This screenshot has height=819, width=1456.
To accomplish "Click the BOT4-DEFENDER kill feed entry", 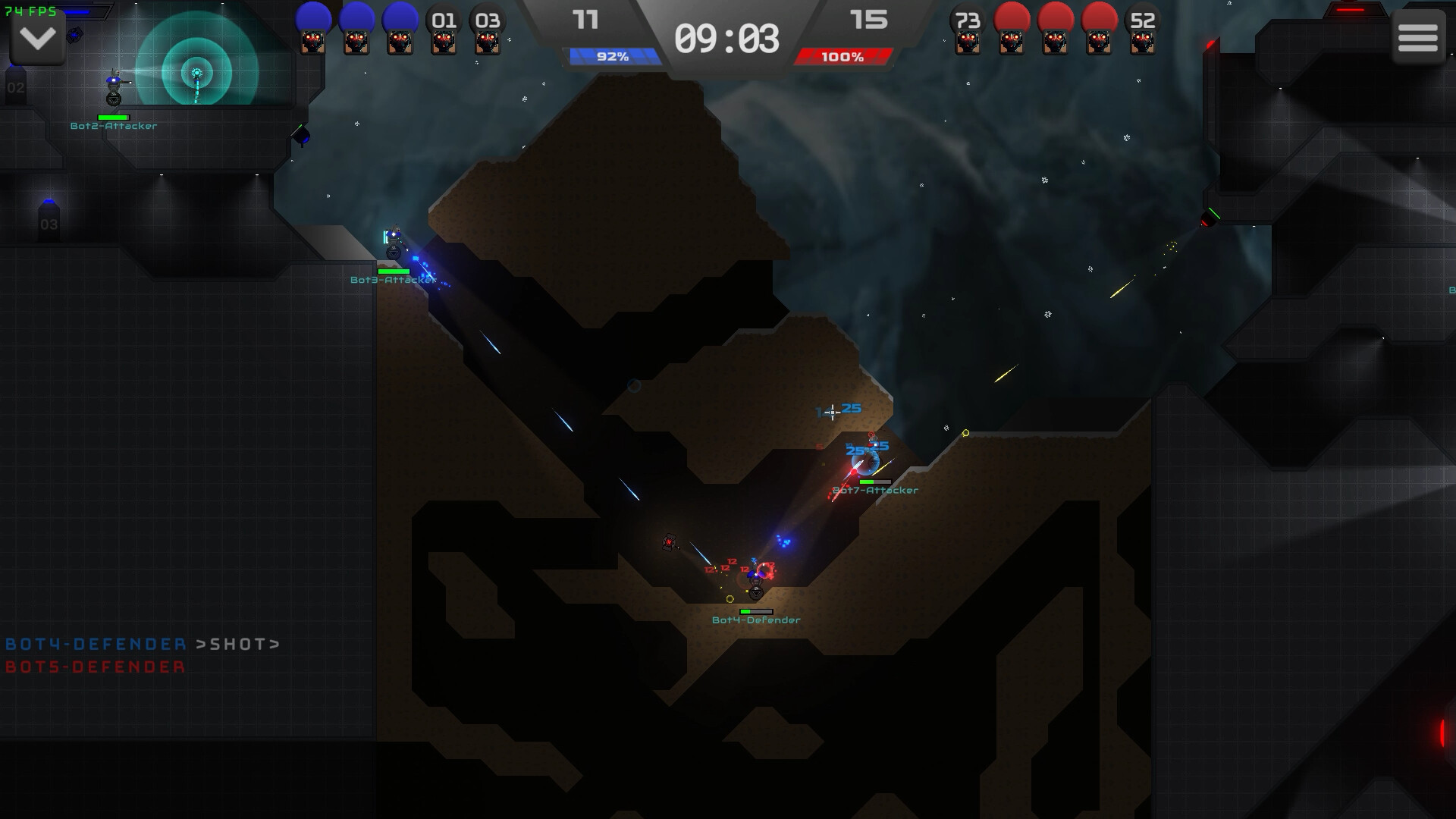I will 95,645.
